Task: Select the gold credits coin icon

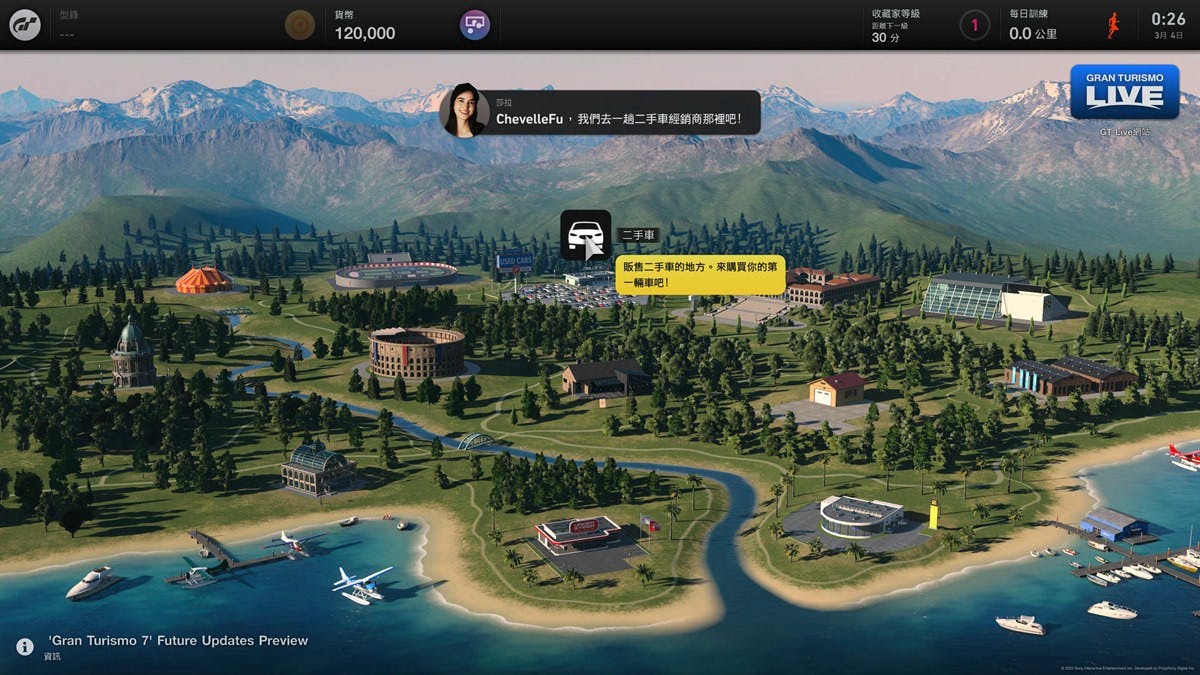Action: 299,25
